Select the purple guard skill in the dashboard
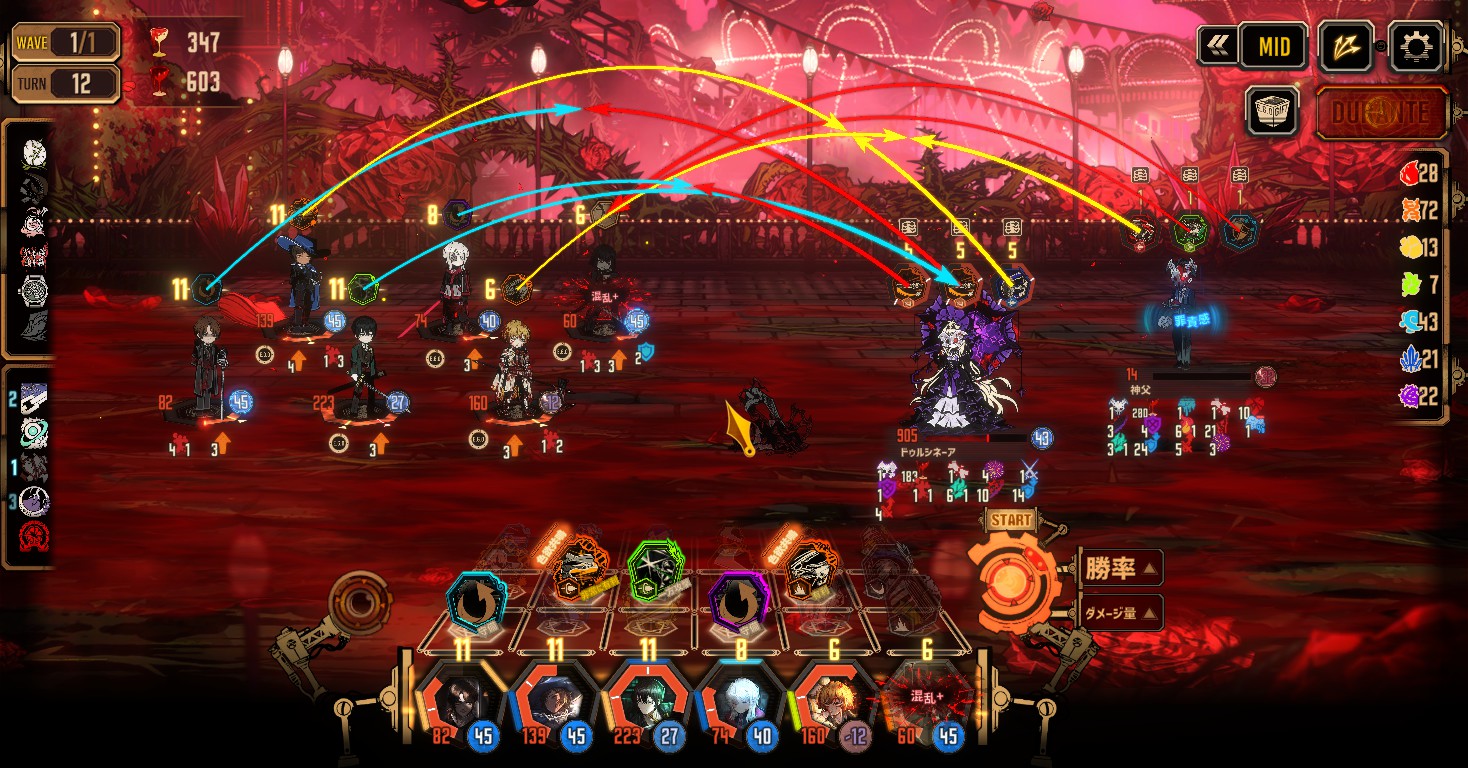This screenshot has height=768, width=1468. click(x=737, y=600)
